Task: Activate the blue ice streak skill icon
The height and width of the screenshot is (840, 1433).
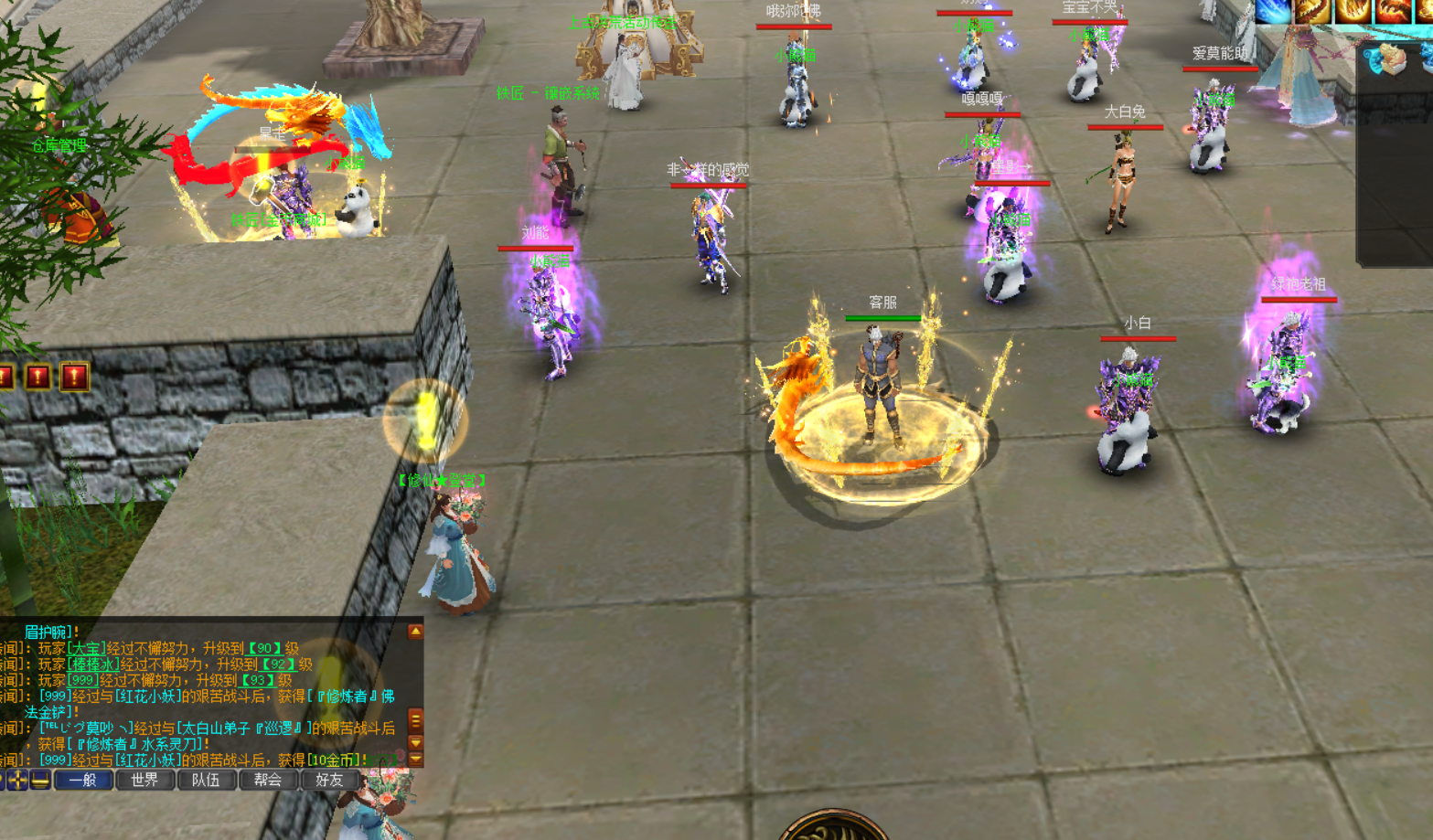Action: pyautogui.click(x=1273, y=9)
